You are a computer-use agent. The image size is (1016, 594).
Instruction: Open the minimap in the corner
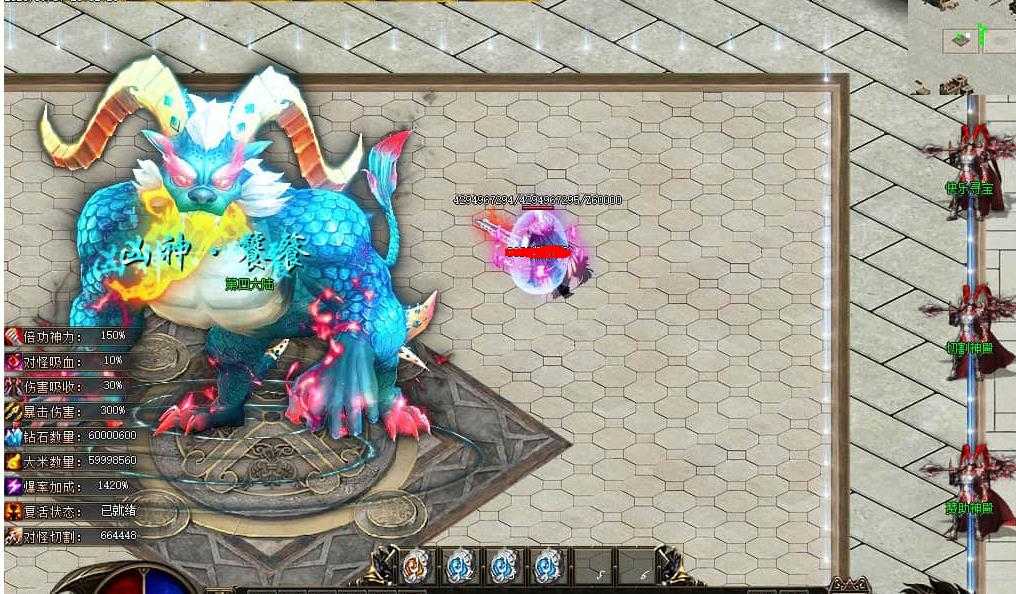(961, 47)
